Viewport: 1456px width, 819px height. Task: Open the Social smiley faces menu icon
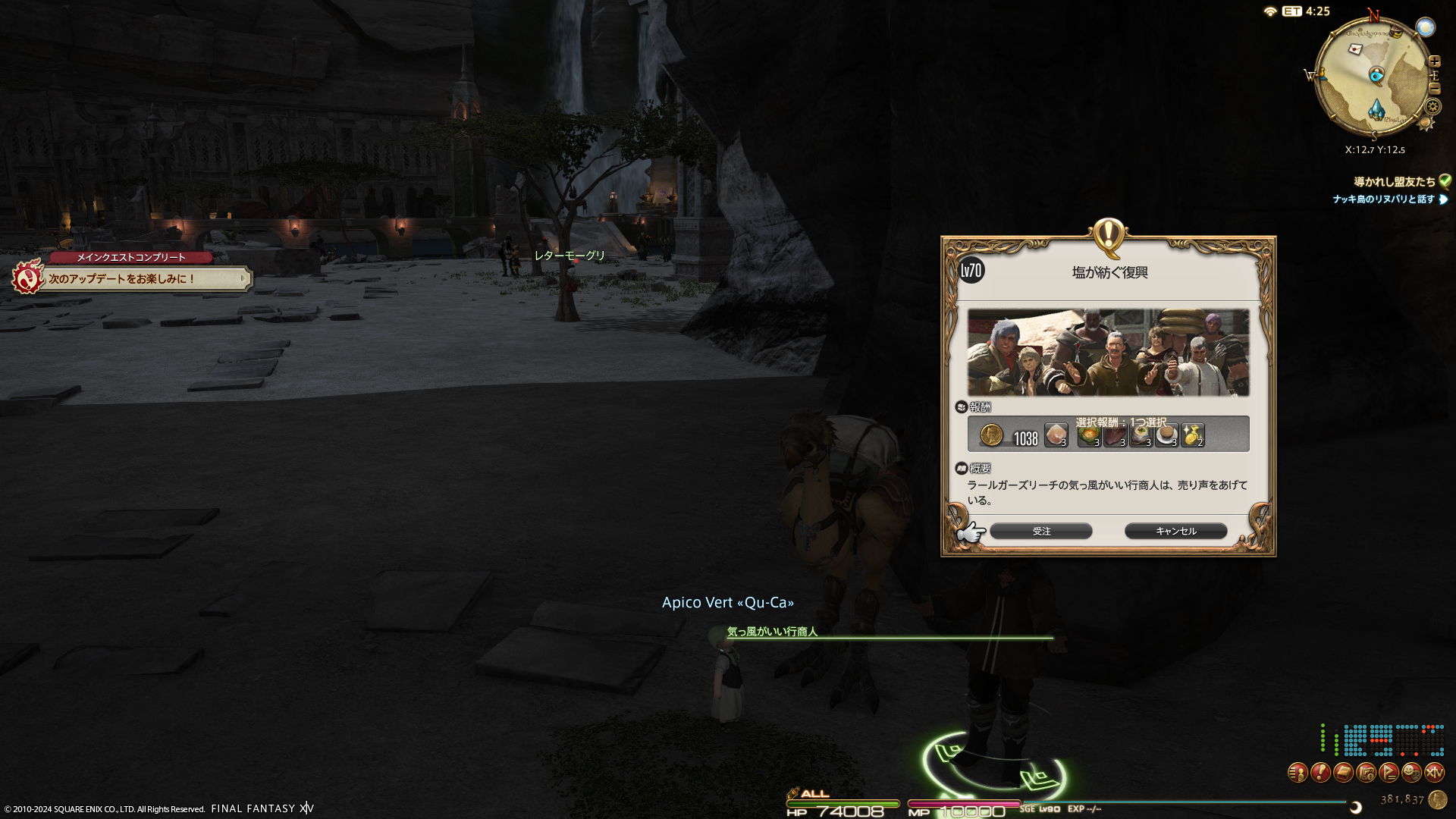pos(1411,773)
